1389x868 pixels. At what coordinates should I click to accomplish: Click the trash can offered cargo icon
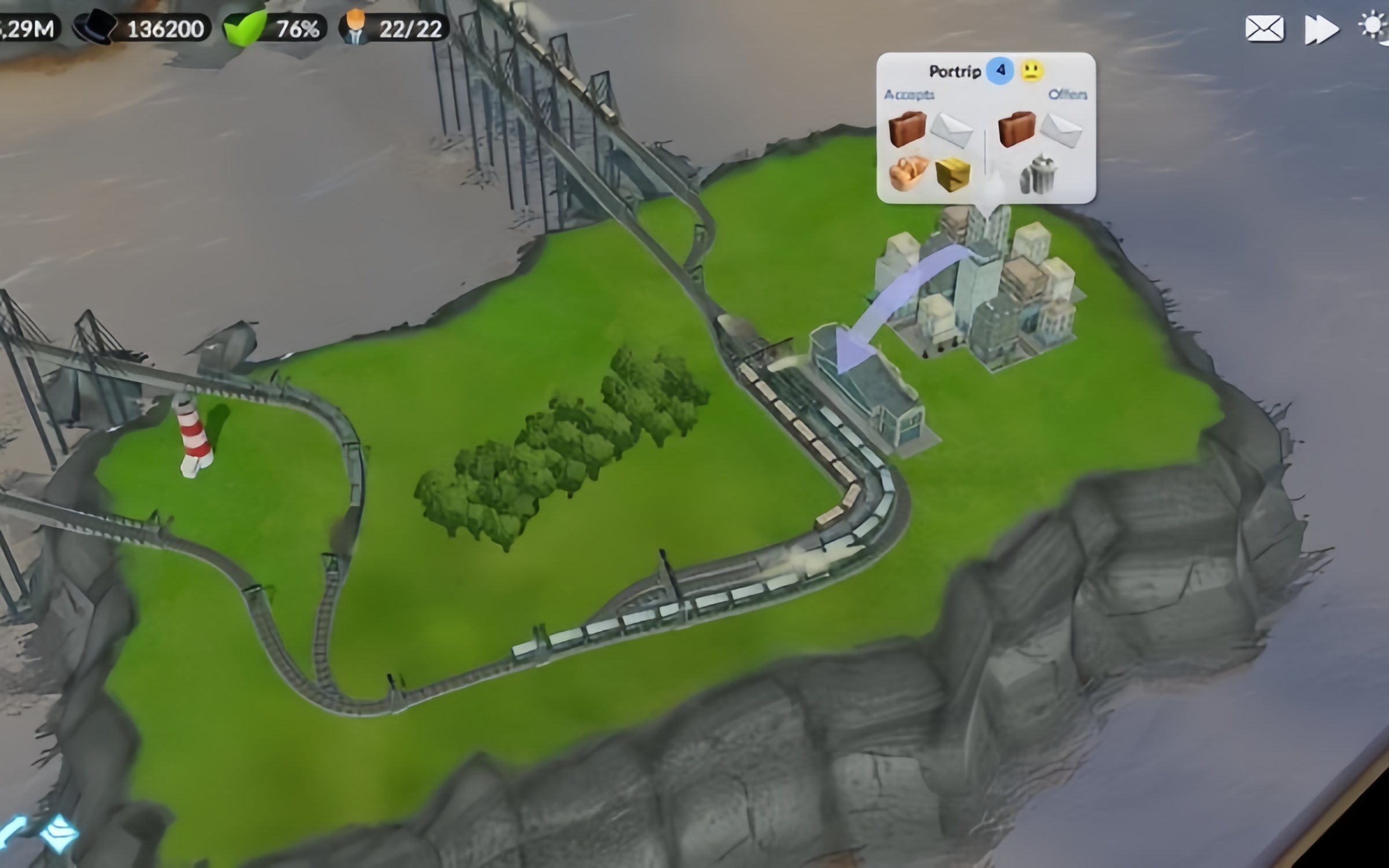point(1038,175)
